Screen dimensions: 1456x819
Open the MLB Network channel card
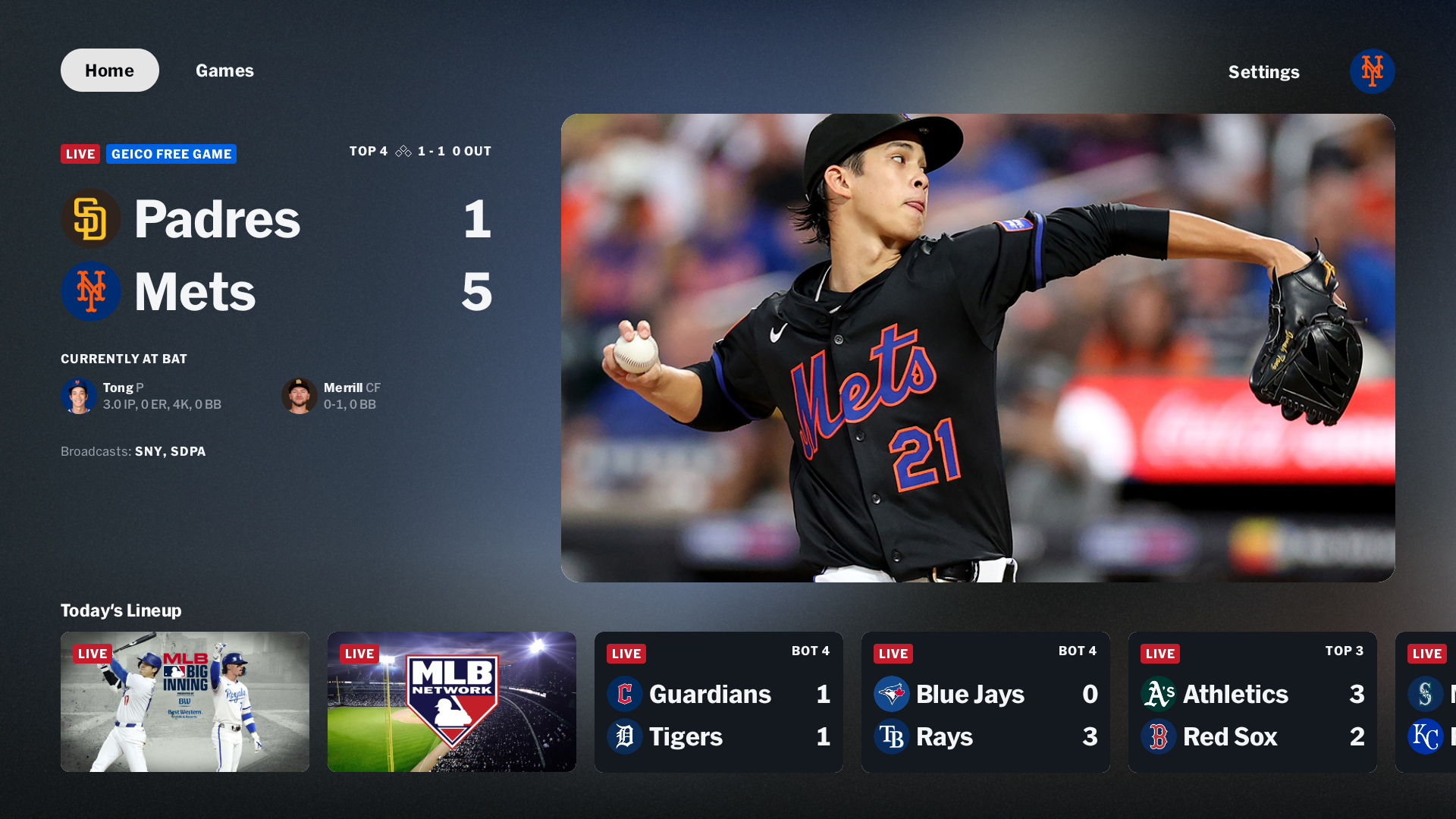(x=451, y=701)
